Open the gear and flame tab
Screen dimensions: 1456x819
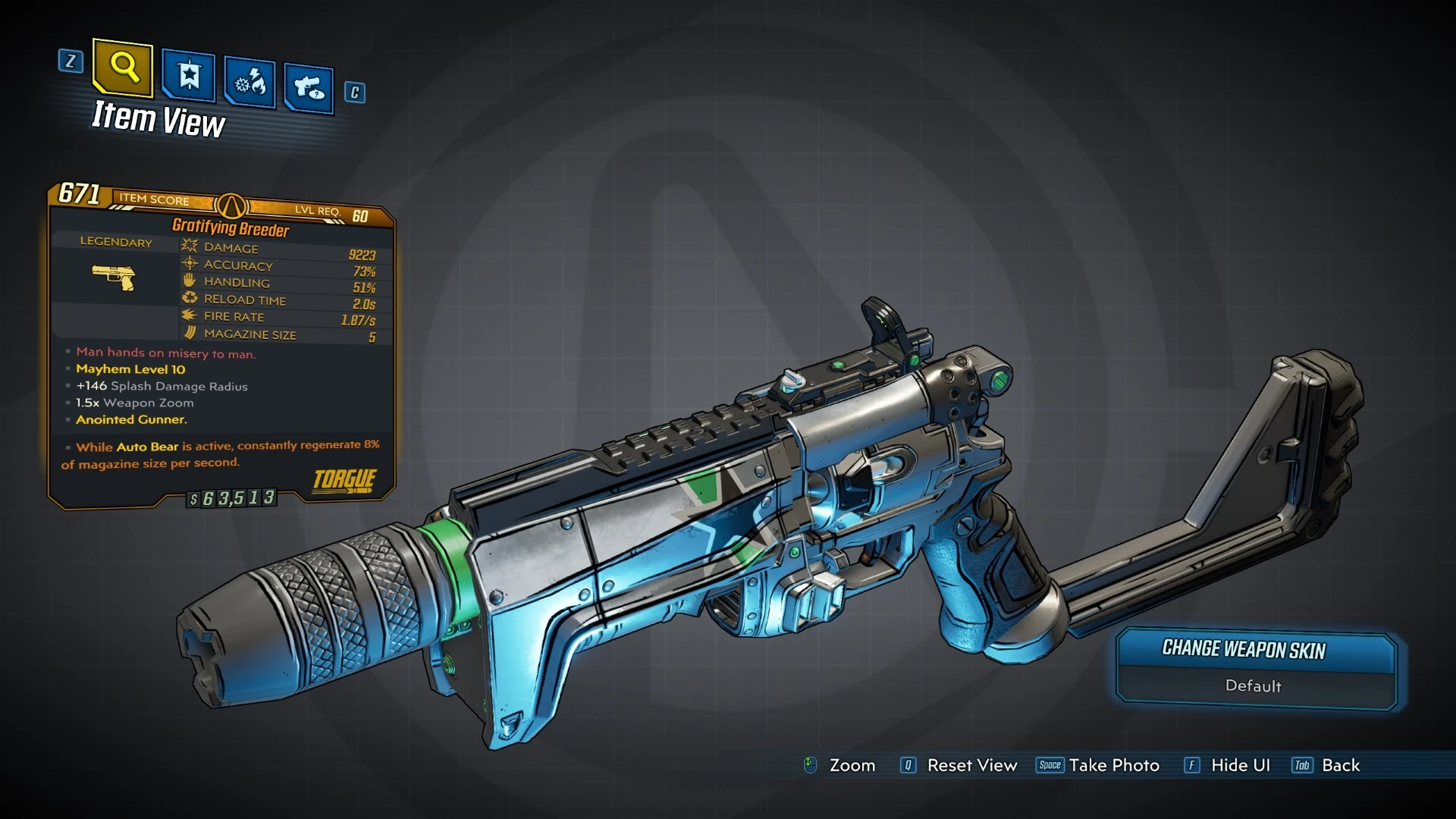[249, 83]
